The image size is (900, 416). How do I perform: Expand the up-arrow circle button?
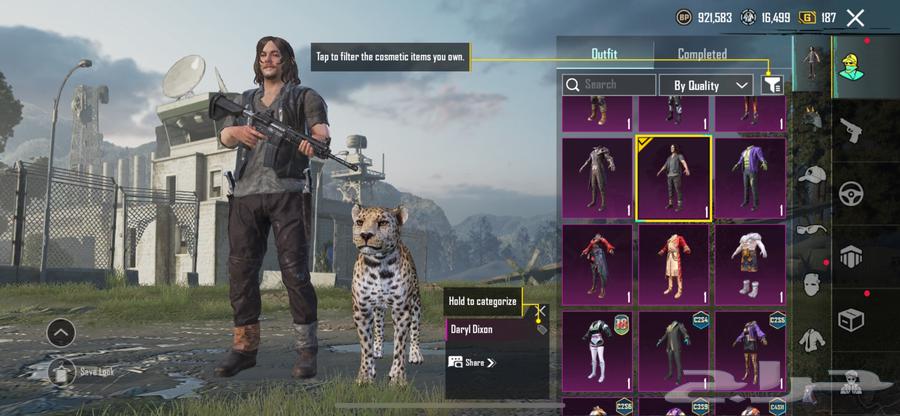pyautogui.click(x=60, y=333)
